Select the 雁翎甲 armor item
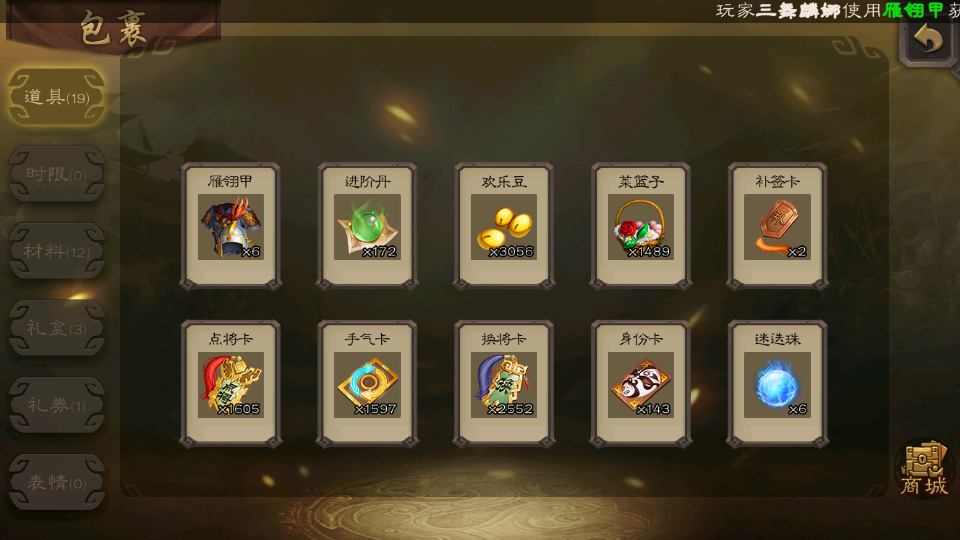Screen dimensions: 960x540 coord(230,226)
